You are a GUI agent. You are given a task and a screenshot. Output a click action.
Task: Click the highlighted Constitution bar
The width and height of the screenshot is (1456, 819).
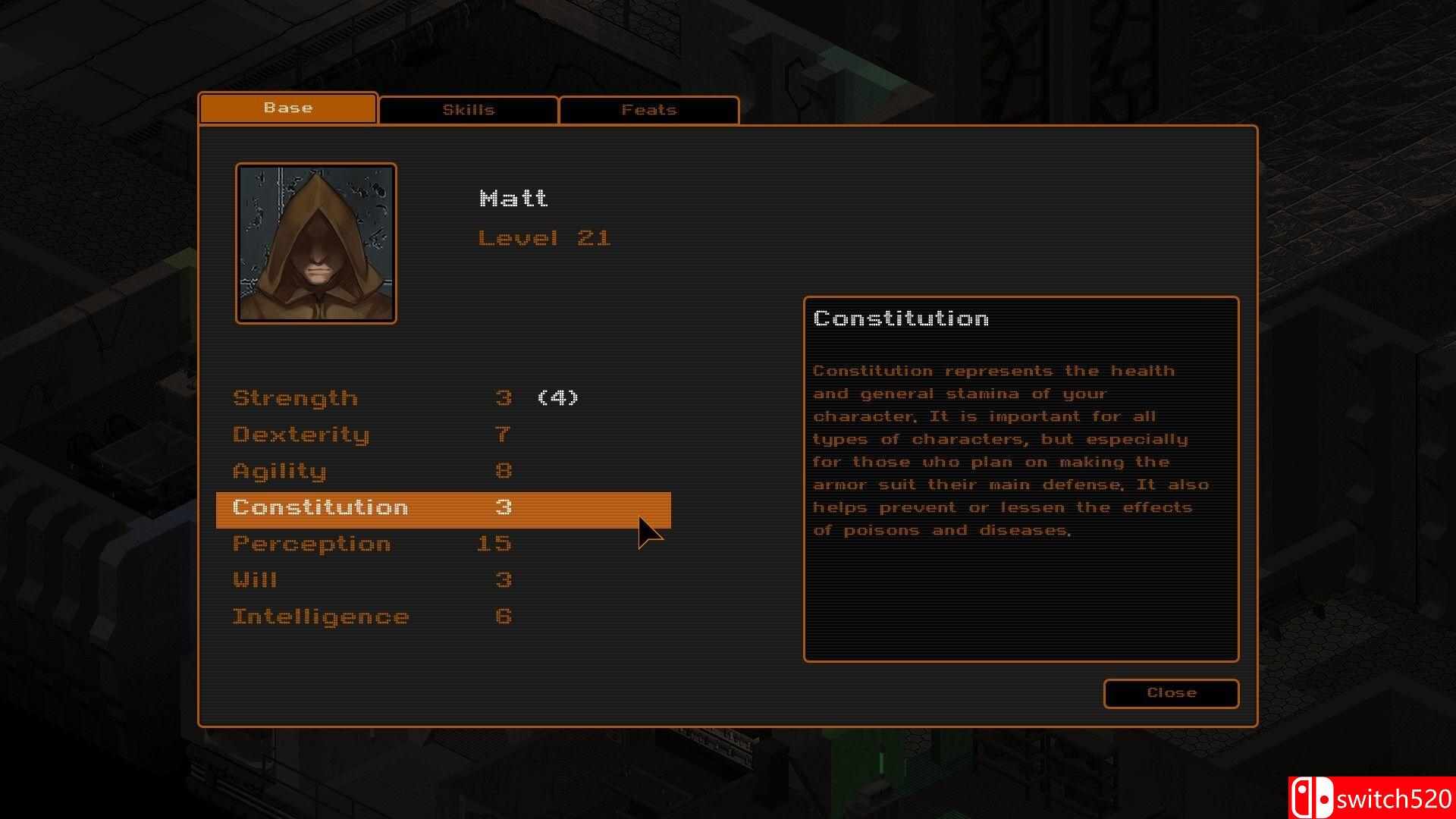[x=443, y=510]
